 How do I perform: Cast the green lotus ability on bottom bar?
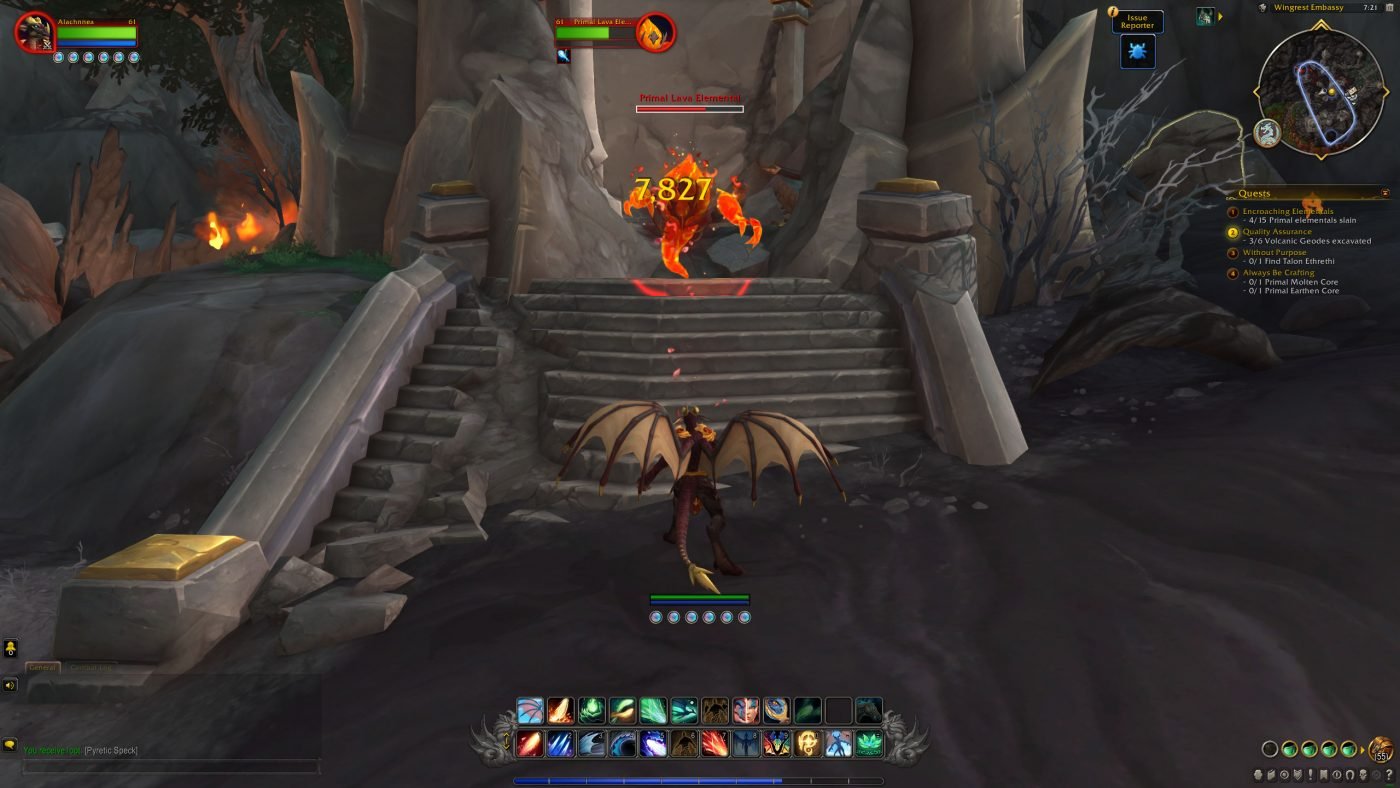(869, 744)
